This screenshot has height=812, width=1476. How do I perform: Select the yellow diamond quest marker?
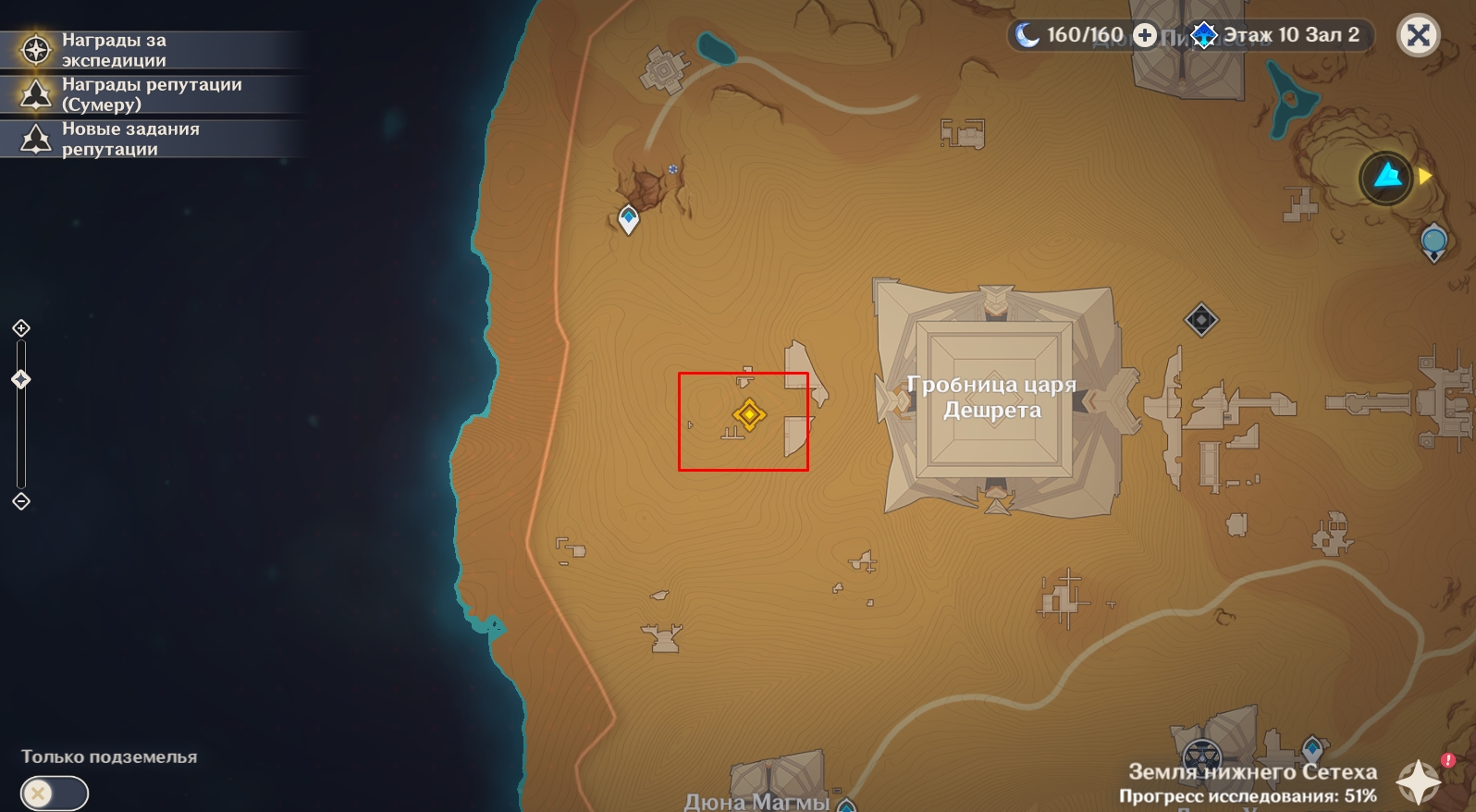pos(748,414)
